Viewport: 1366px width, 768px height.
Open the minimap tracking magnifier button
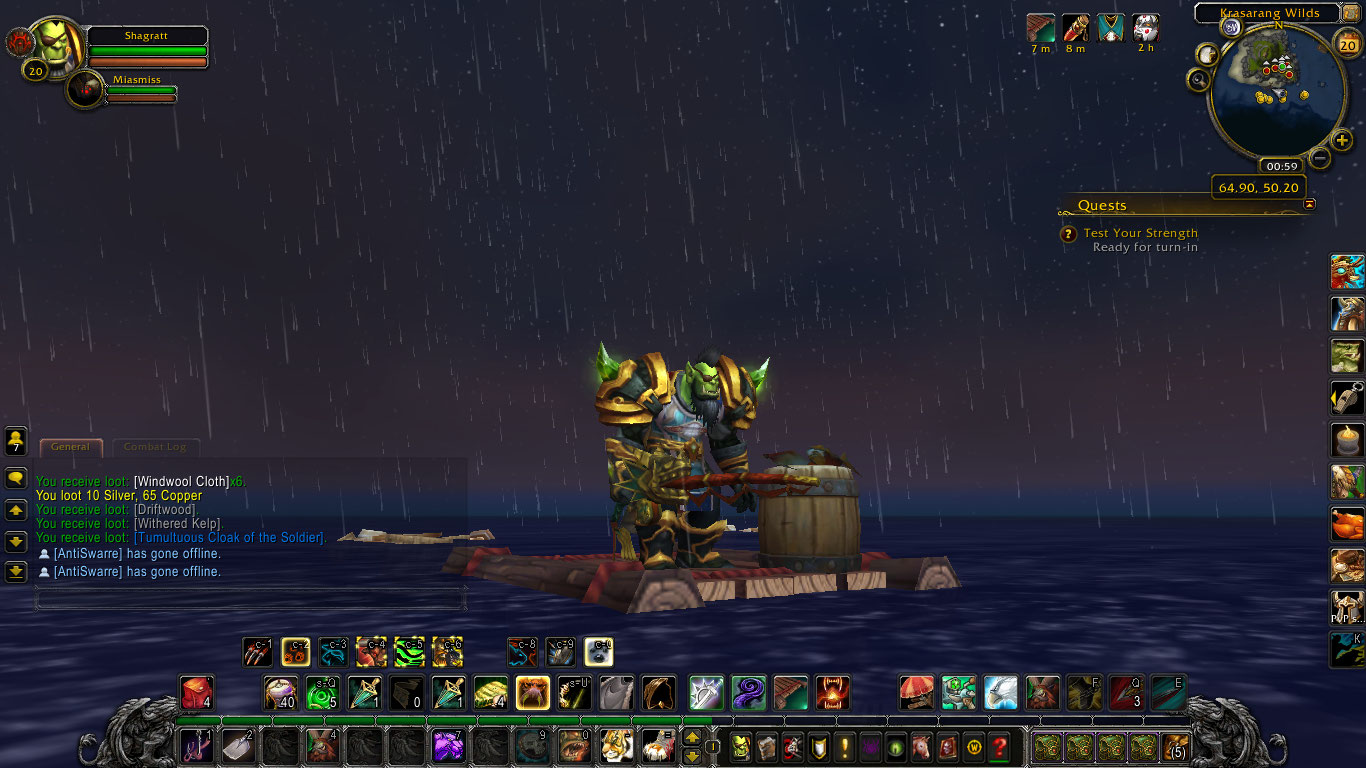pos(1198,79)
